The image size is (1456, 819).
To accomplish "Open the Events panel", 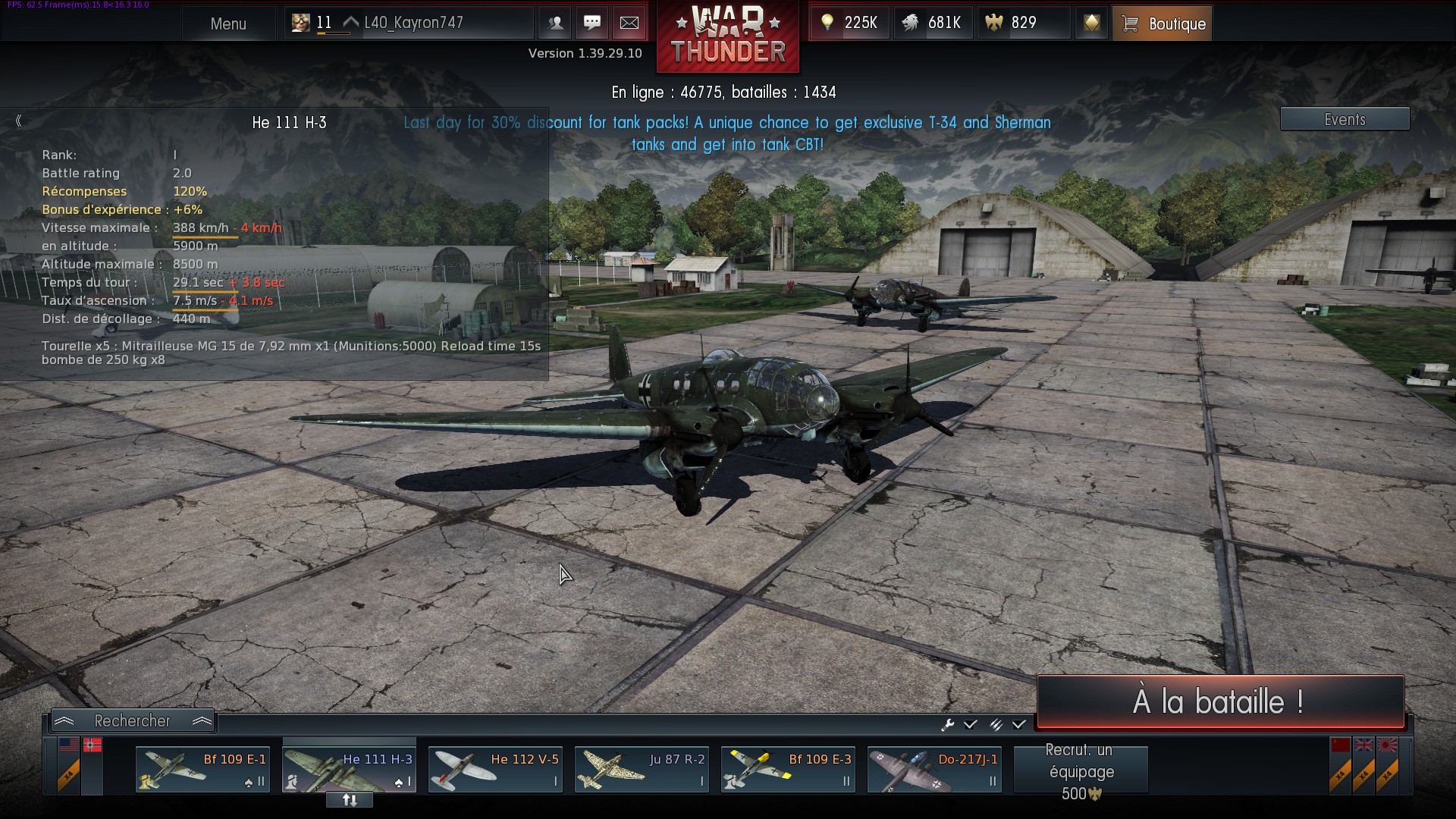I will point(1345,119).
